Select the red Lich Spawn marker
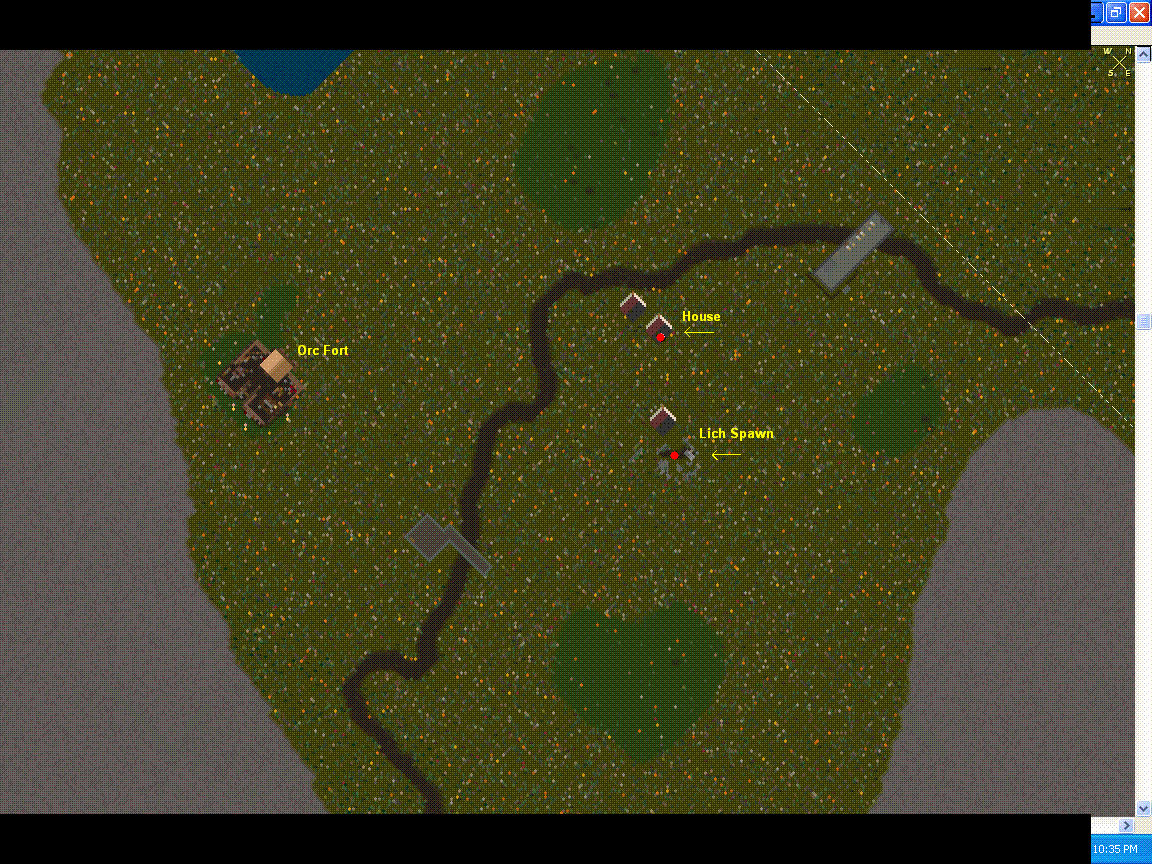This screenshot has height=864, width=1152. (675, 455)
